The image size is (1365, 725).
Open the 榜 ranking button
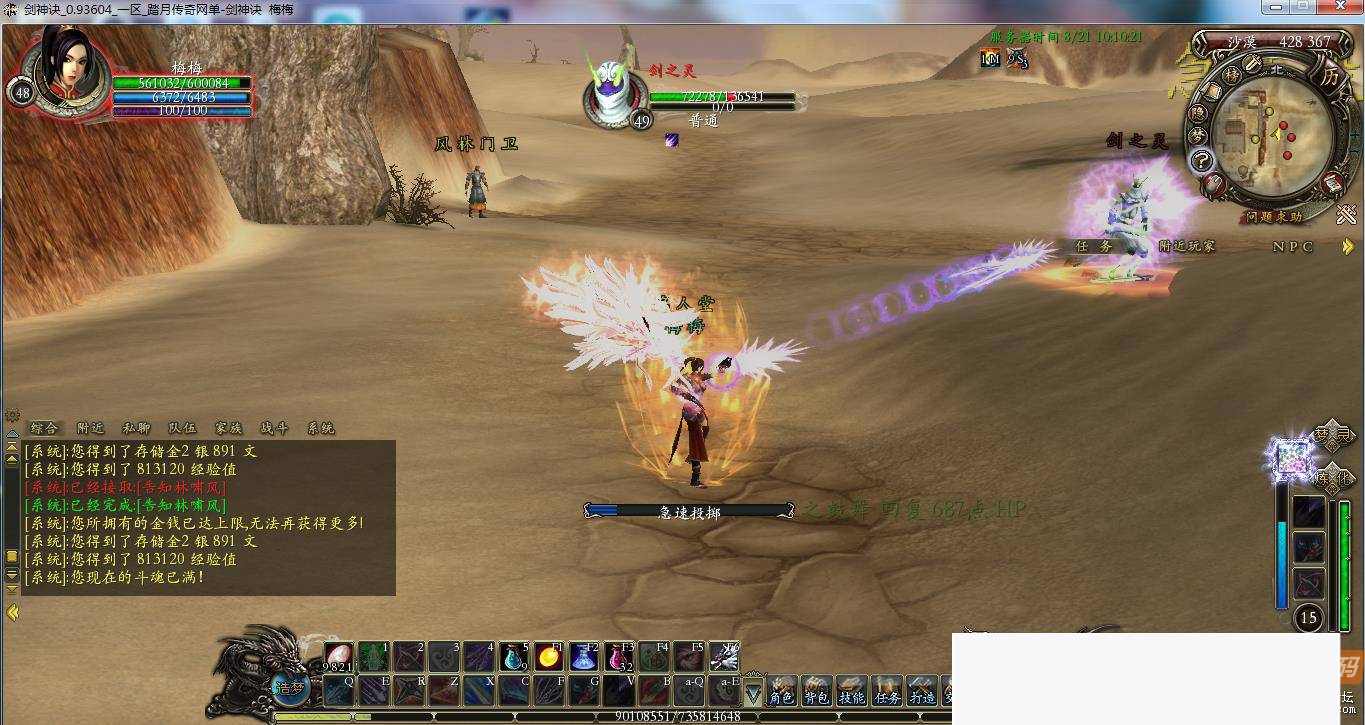click(1232, 76)
